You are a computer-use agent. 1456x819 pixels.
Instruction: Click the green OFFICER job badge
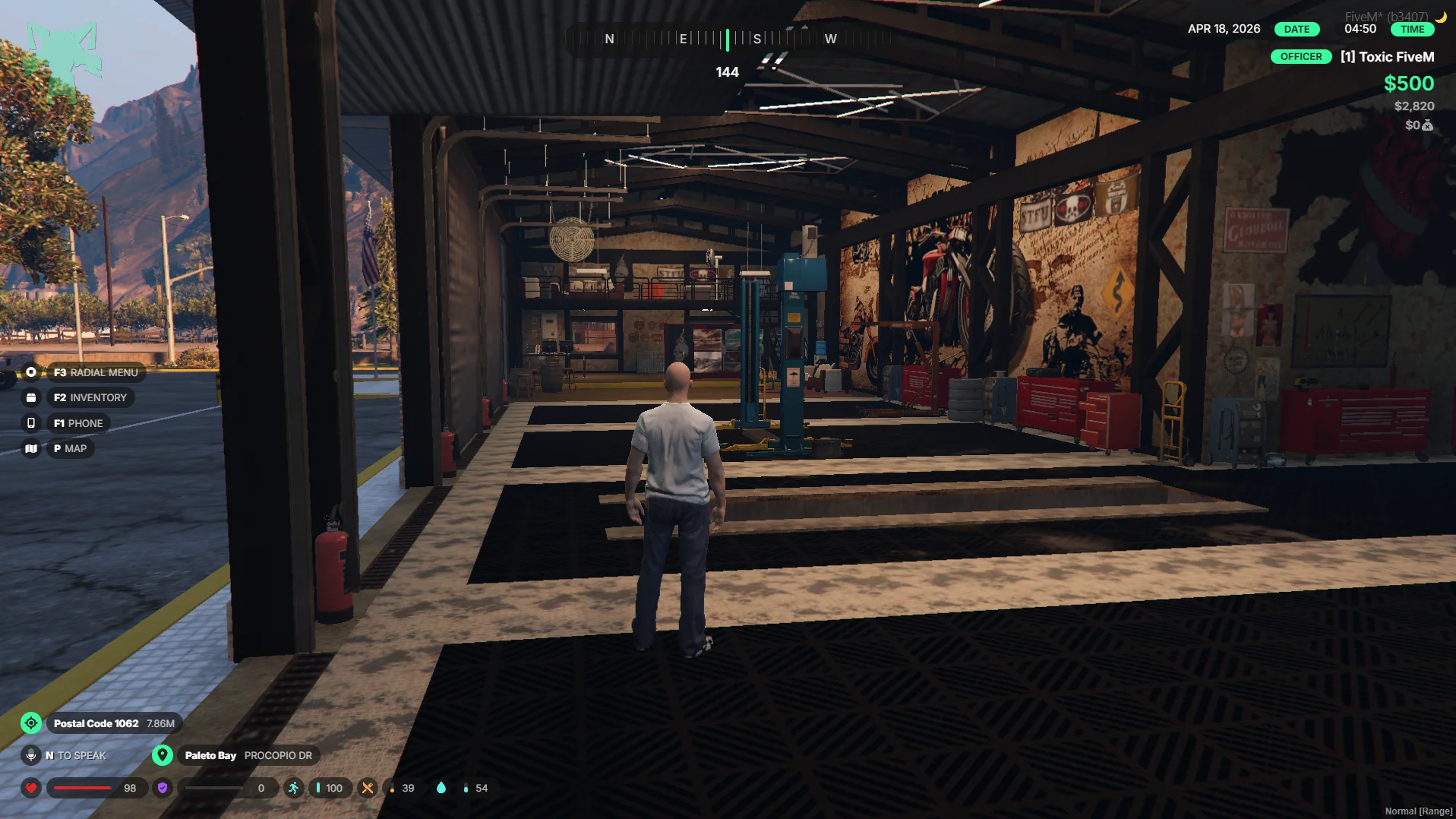(x=1300, y=57)
